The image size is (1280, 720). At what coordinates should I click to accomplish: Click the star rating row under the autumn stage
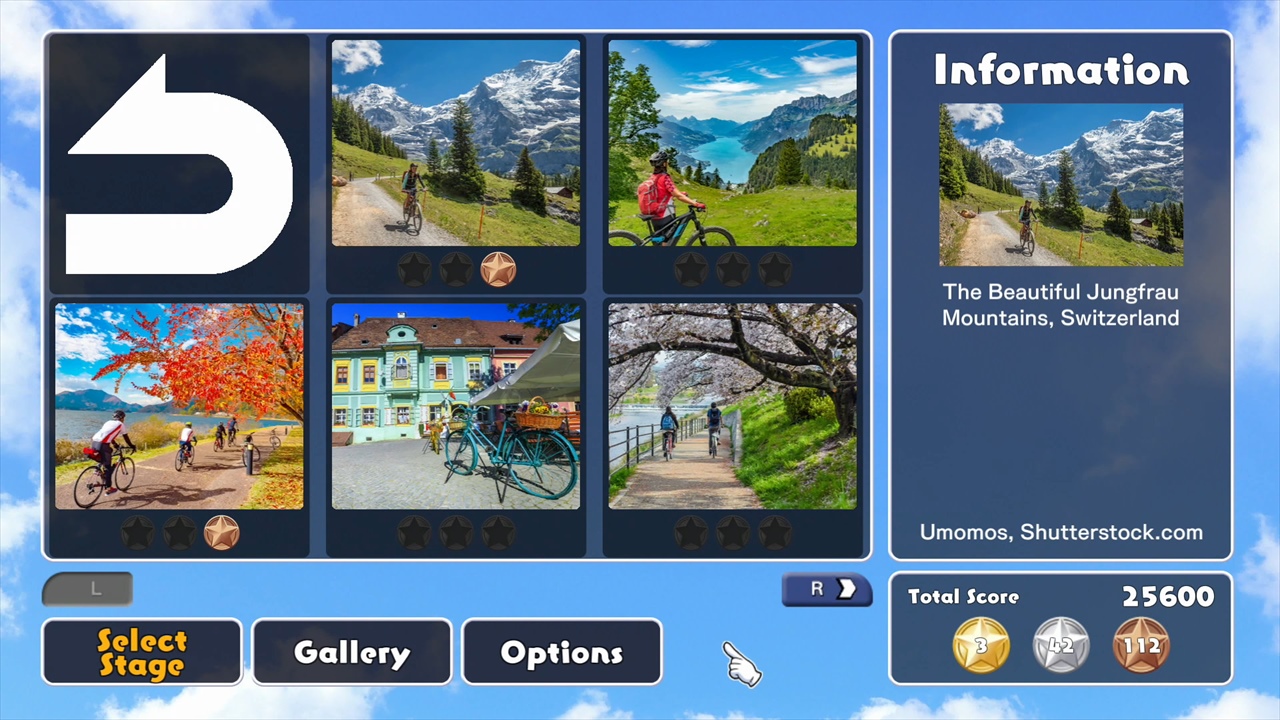pos(179,532)
